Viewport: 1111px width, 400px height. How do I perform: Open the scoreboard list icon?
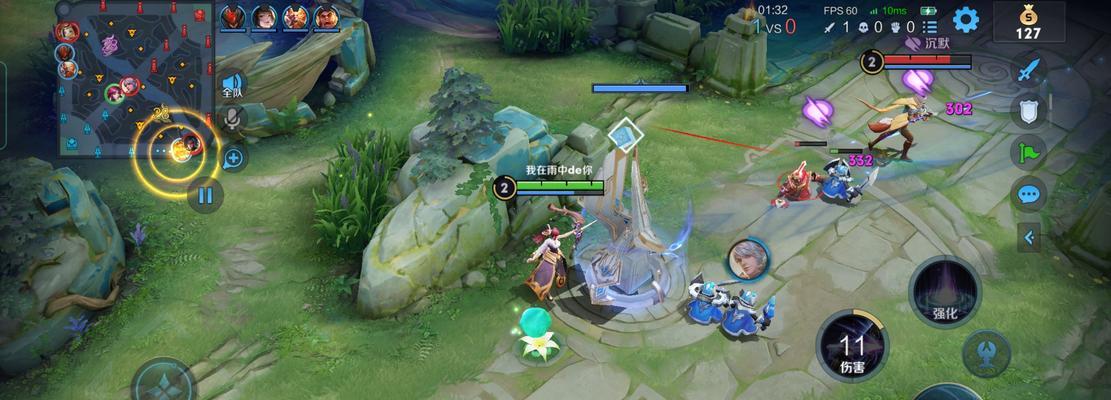[x=931, y=27]
